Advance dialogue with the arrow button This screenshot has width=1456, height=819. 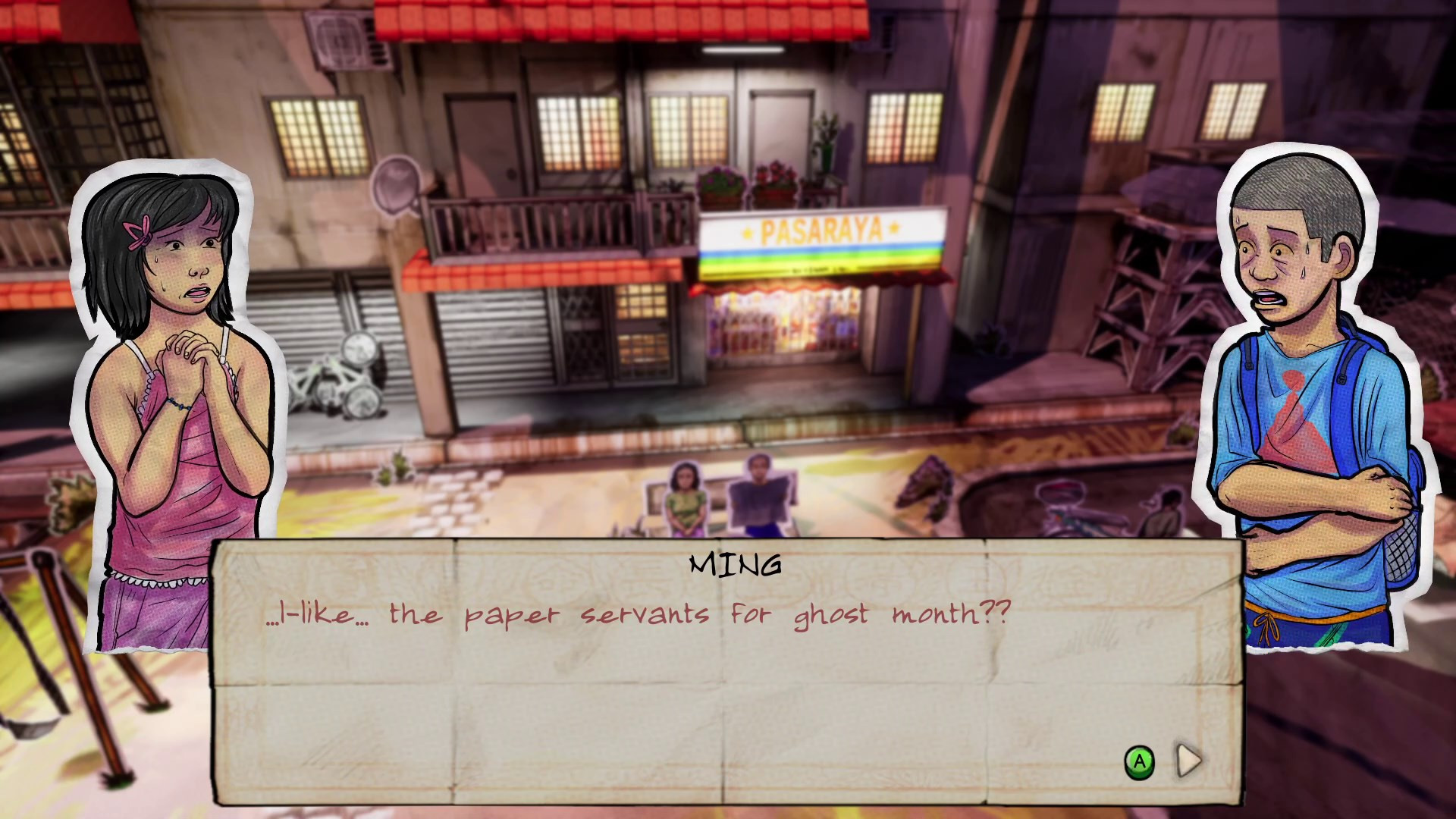pos(1188,761)
